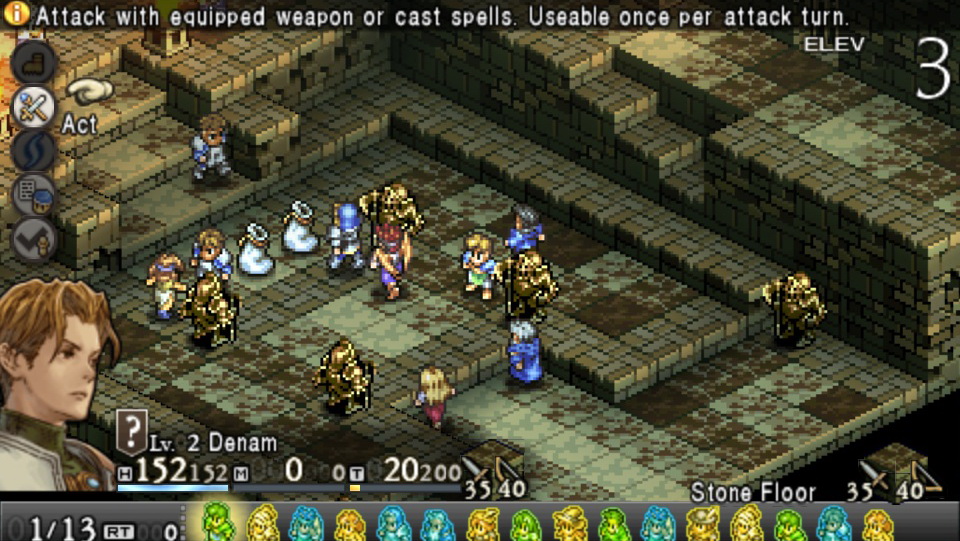The height and width of the screenshot is (541, 960).
Task: Choose the Act crossed-swords command
Action: tap(33, 107)
